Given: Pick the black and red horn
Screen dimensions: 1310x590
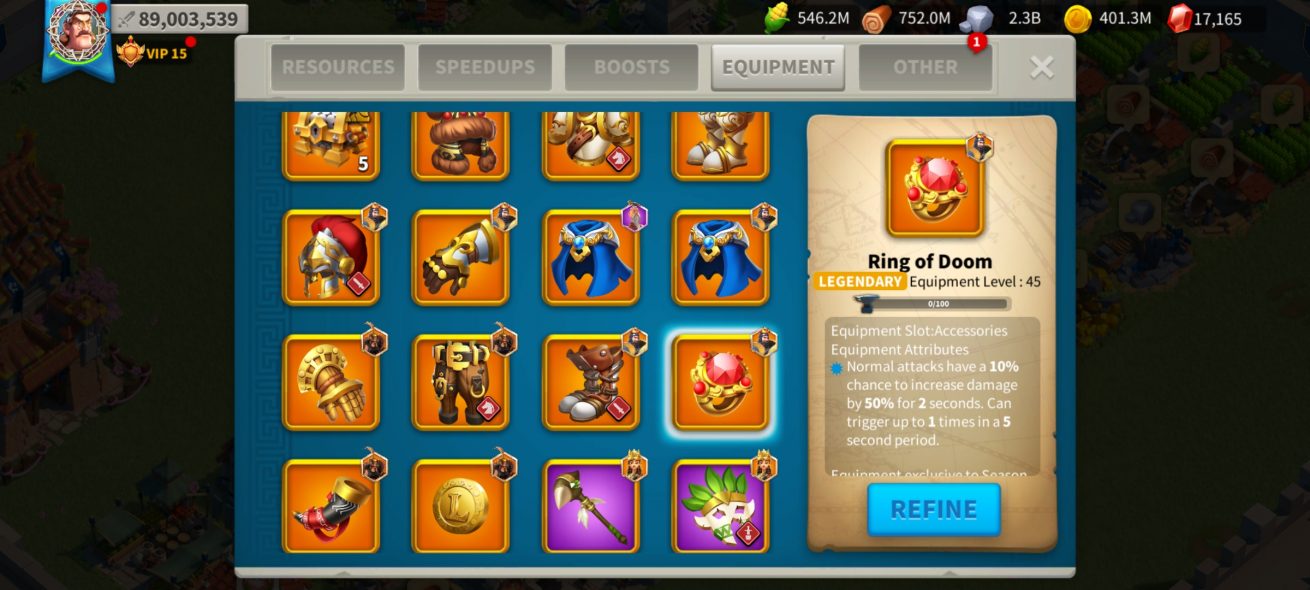Looking at the screenshot, I should coord(331,507).
